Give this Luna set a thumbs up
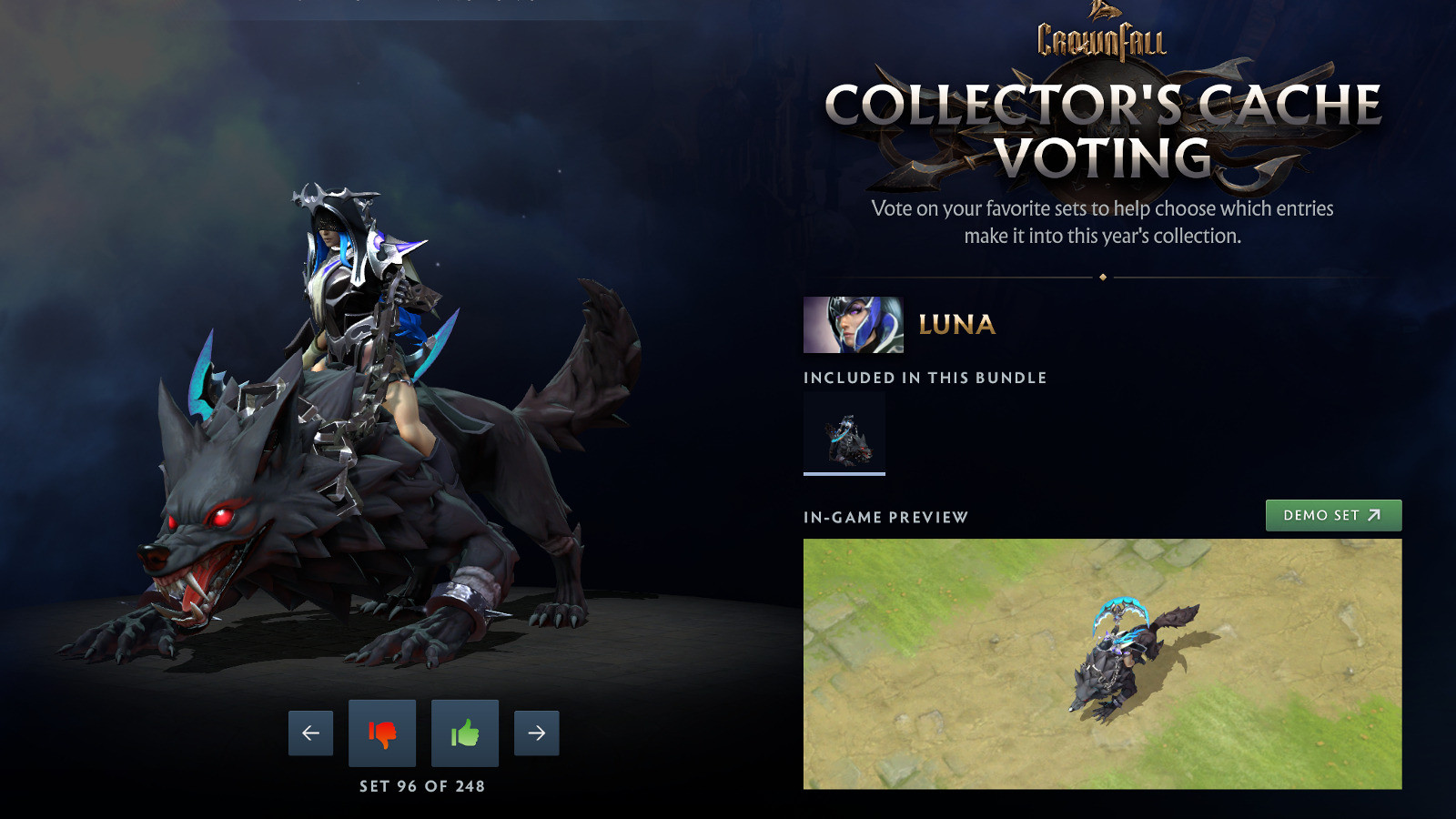Image resolution: width=1456 pixels, height=819 pixels. (x=465, y=733)
